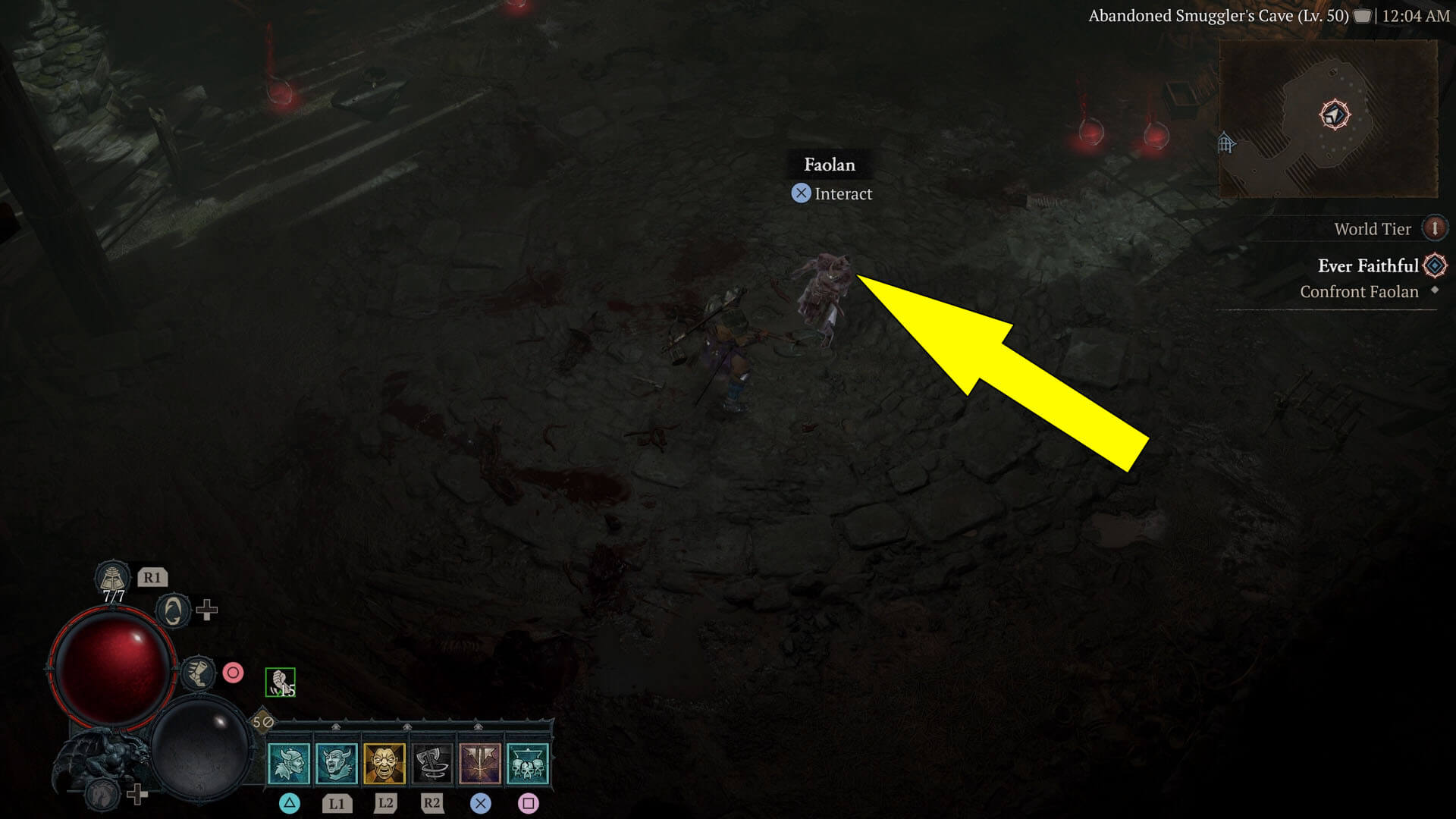Click the player marker on the minimap
This screenshot has height=819, width=1456.
click(x=1335, y=114)
